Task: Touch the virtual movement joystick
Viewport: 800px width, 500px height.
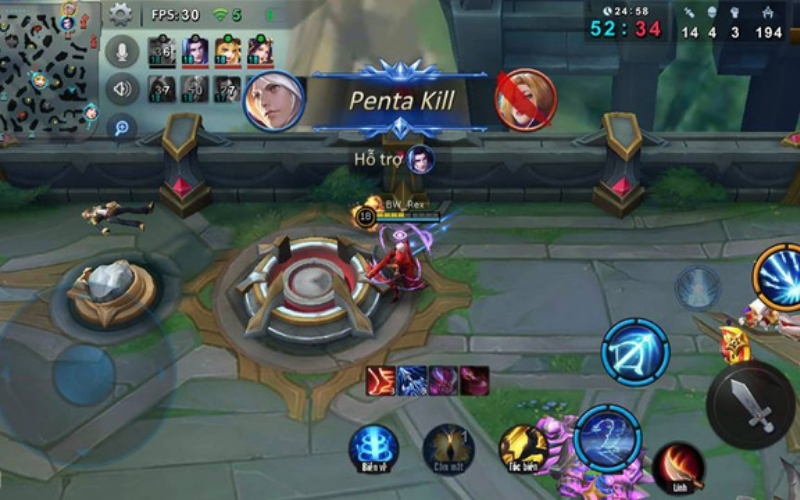Action: point(84,375)
